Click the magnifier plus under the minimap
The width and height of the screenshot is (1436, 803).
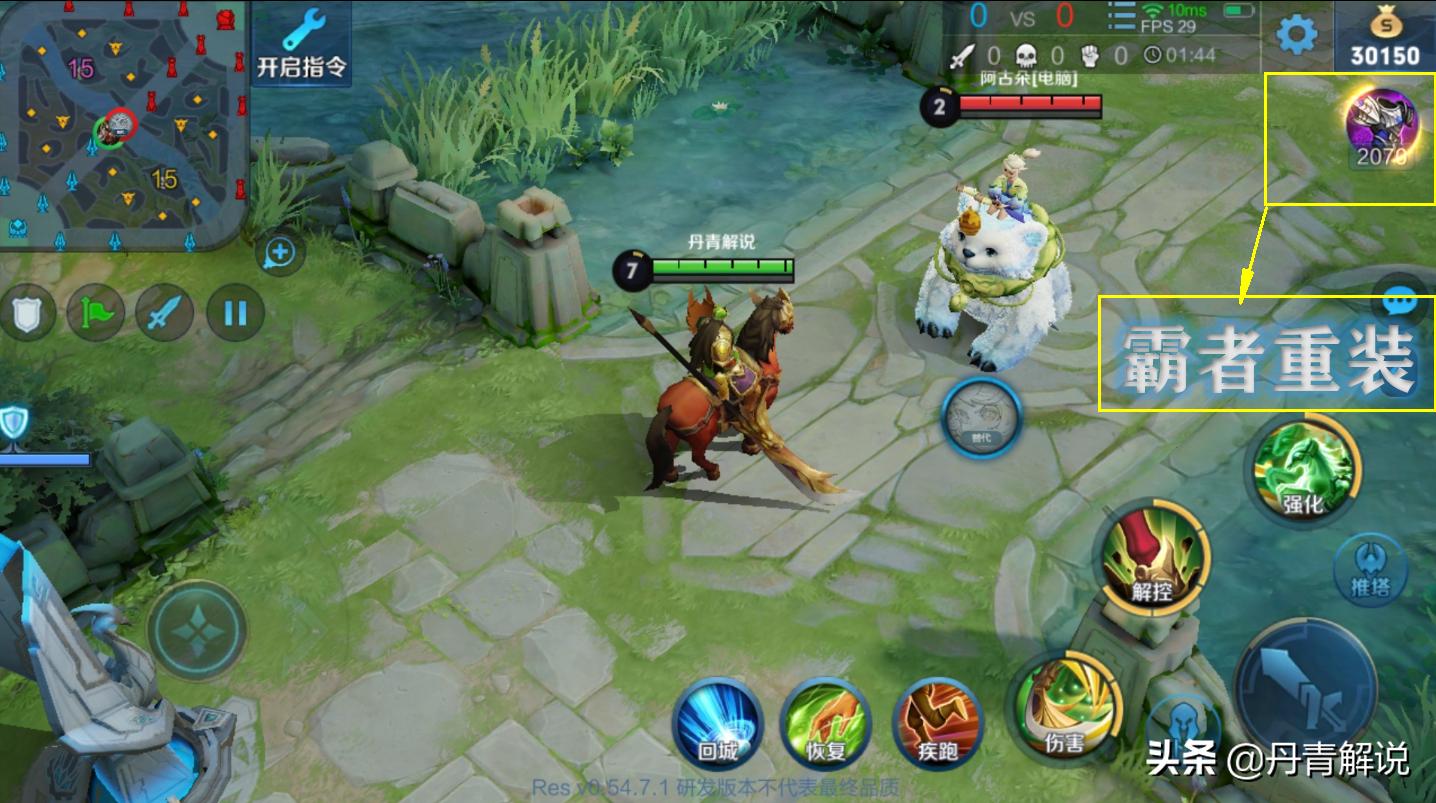[279, 254]
